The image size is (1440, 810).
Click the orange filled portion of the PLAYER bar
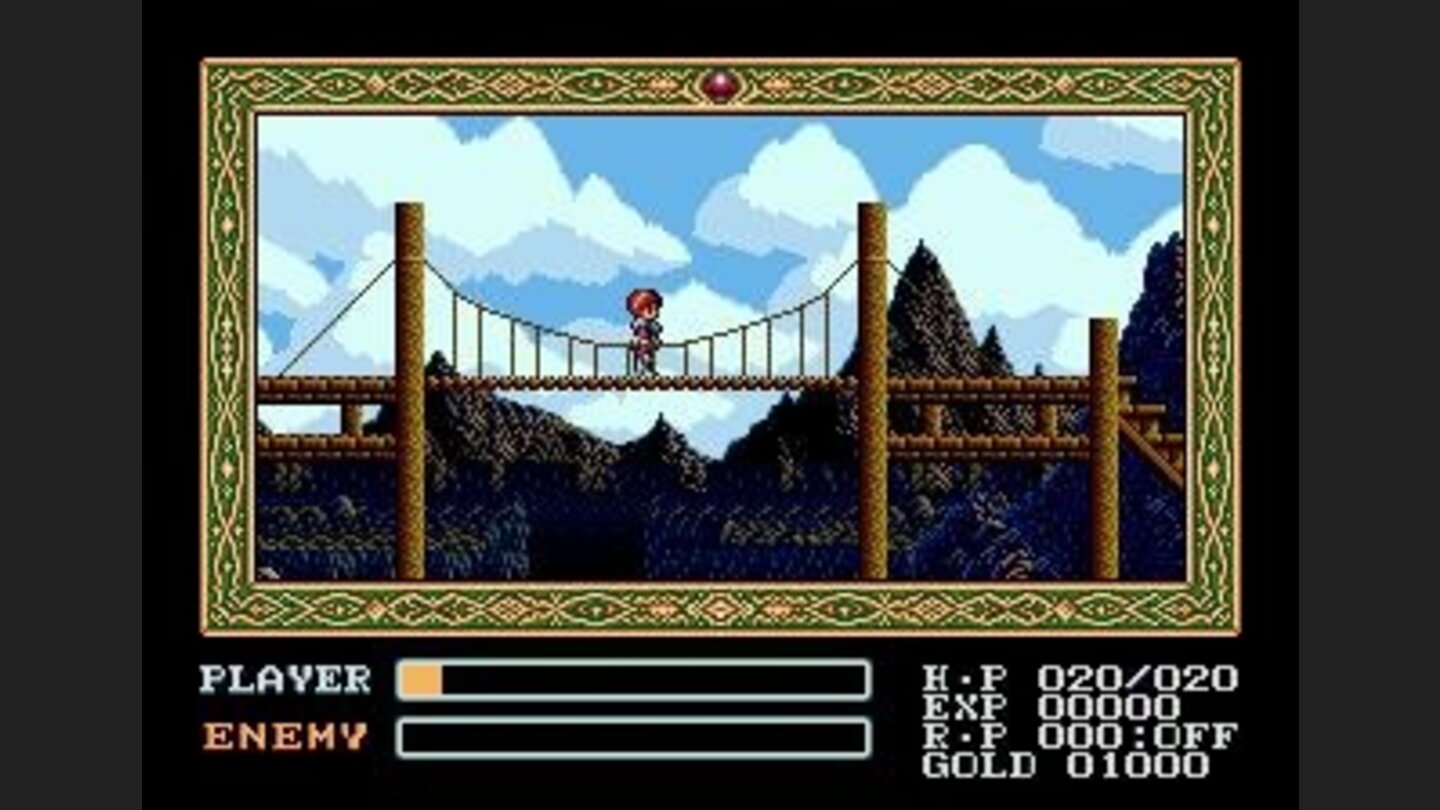pyautogui.click(x=420, y=680)
